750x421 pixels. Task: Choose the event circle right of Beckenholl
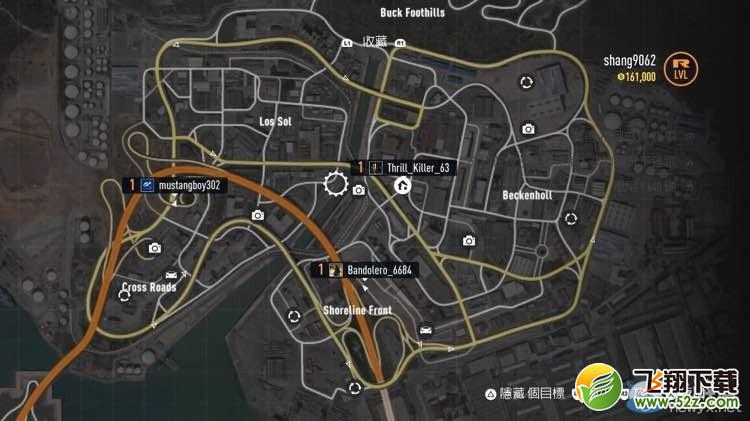[571, 218]
